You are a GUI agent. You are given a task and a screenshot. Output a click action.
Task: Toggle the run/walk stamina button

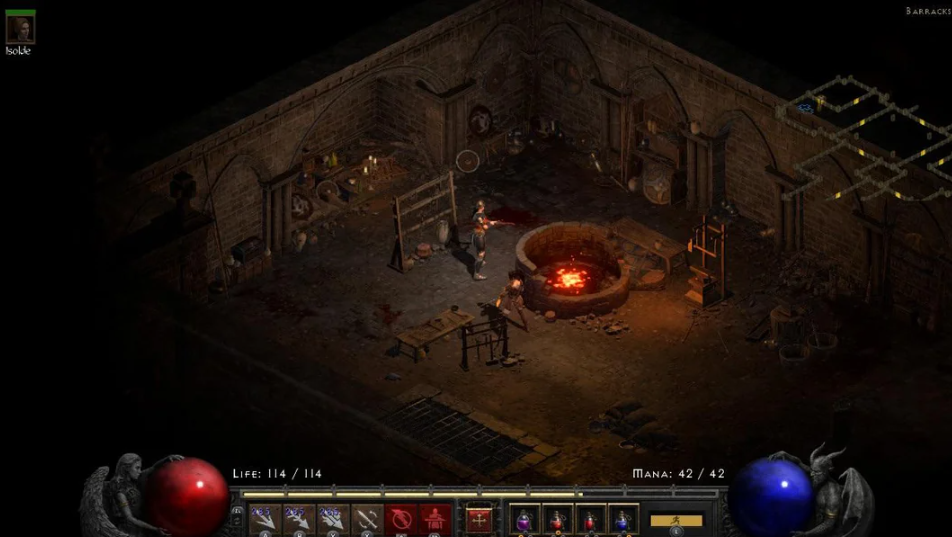pyautogui.click(x=676, y=521)
